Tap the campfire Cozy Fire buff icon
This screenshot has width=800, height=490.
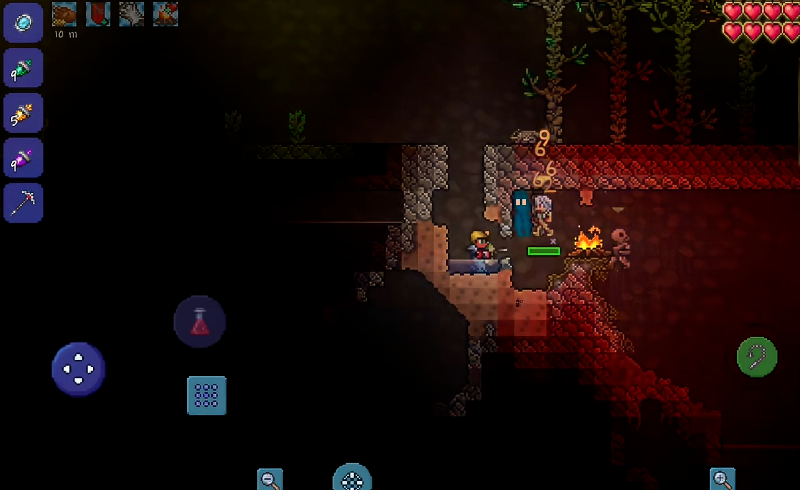click(x=166, y=13)
